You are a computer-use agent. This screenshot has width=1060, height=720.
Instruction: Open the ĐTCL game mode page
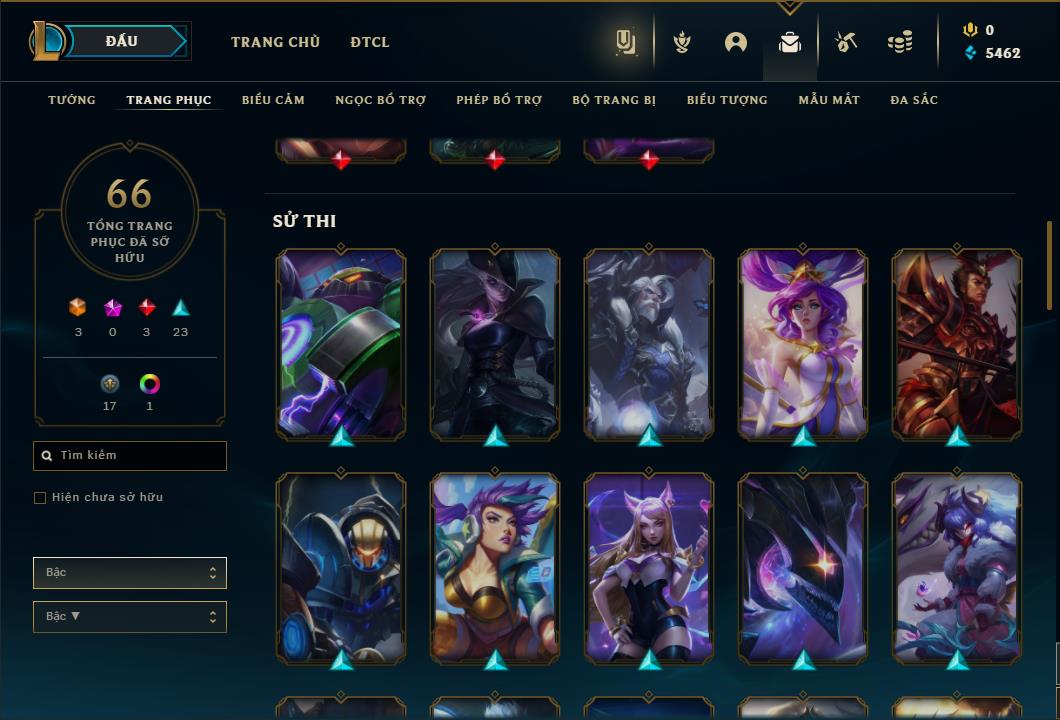click(x=370, y=42)
